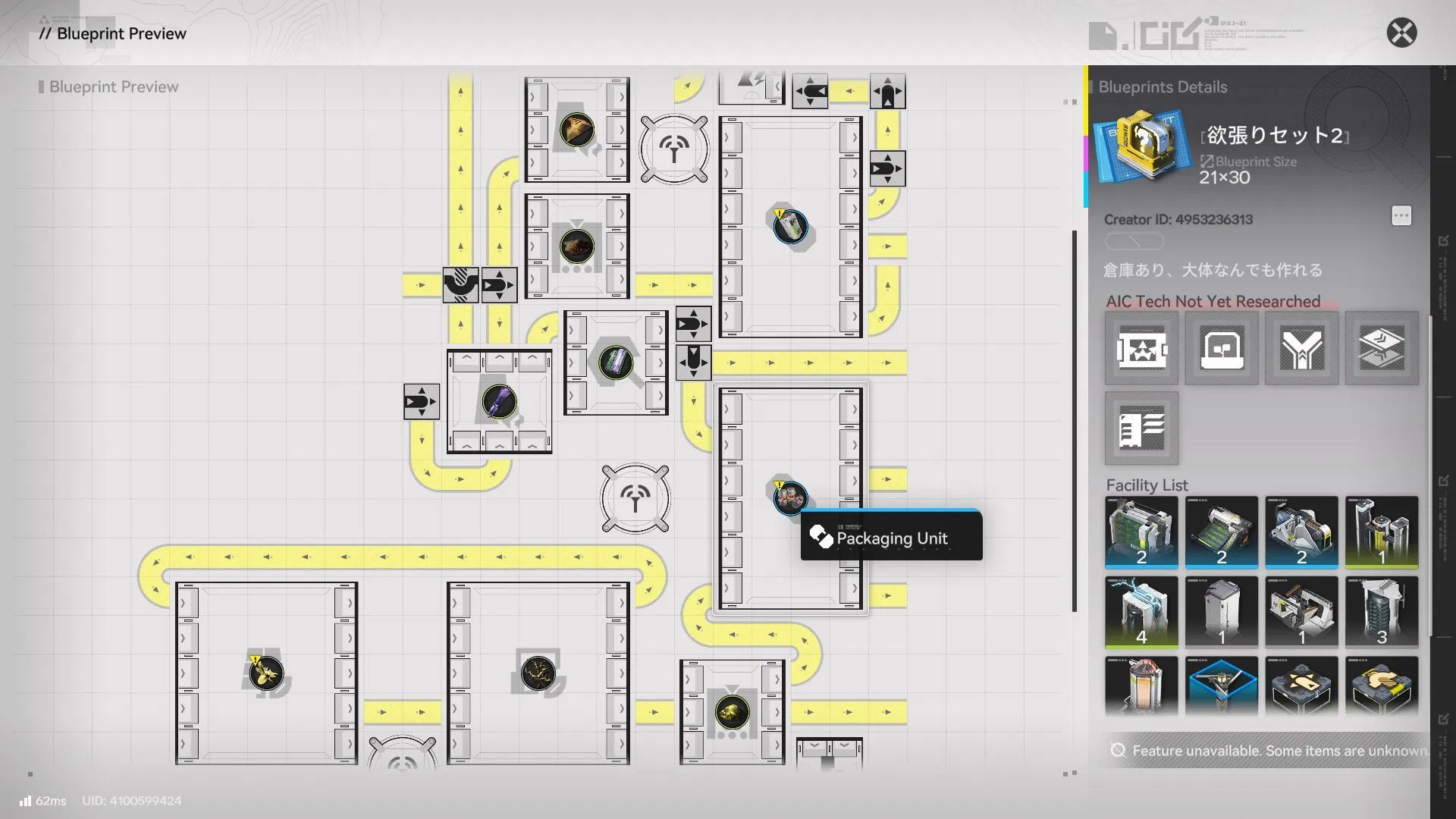The height and width of the screenshot is (819, 1456).
Task: Select the unresearched tech icon with three stars
Action: (x=1141, y=348)
